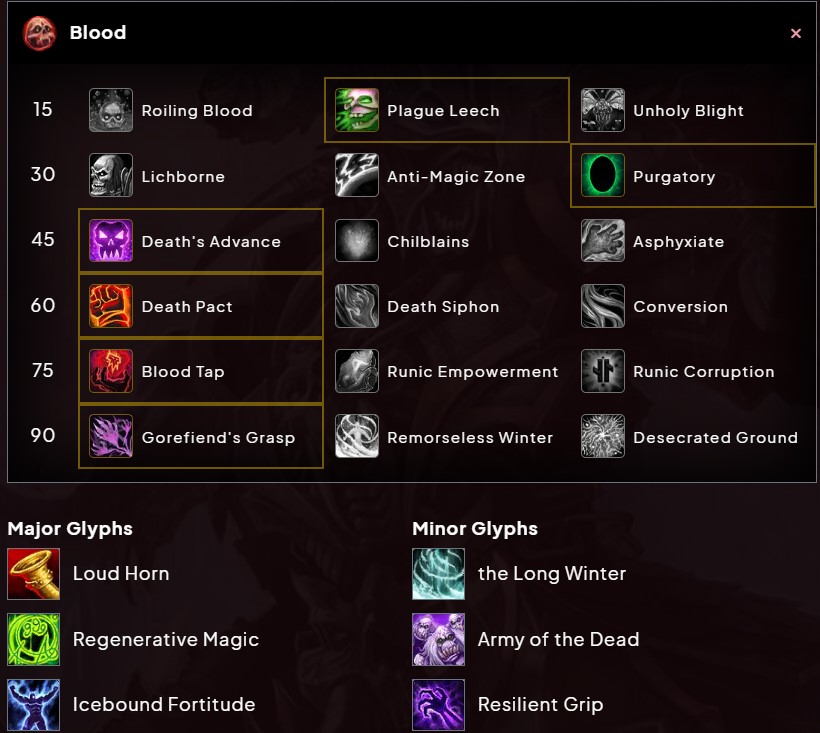Pick the Conversion talent
This screenshot has width=820, height=733.
pyautogui.click(x=680, y=307)
